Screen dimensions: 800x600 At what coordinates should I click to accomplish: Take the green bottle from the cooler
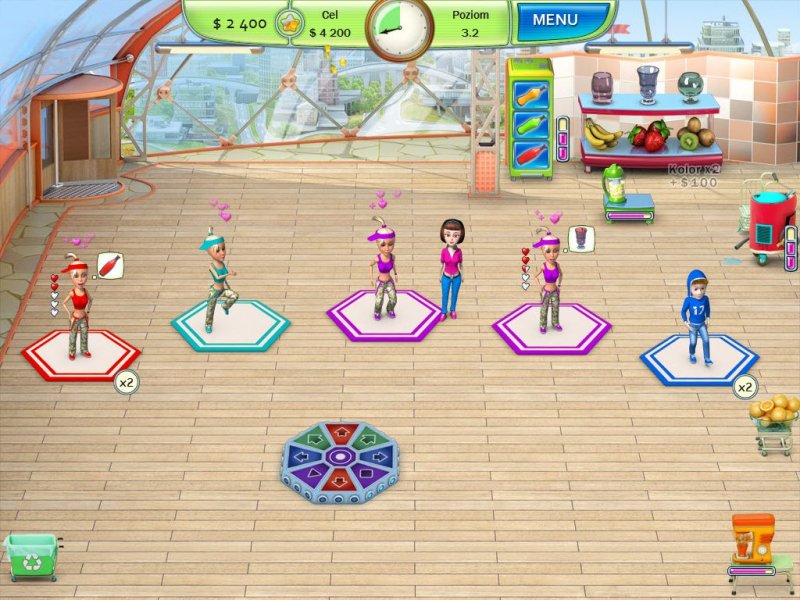tap(530, 125)
